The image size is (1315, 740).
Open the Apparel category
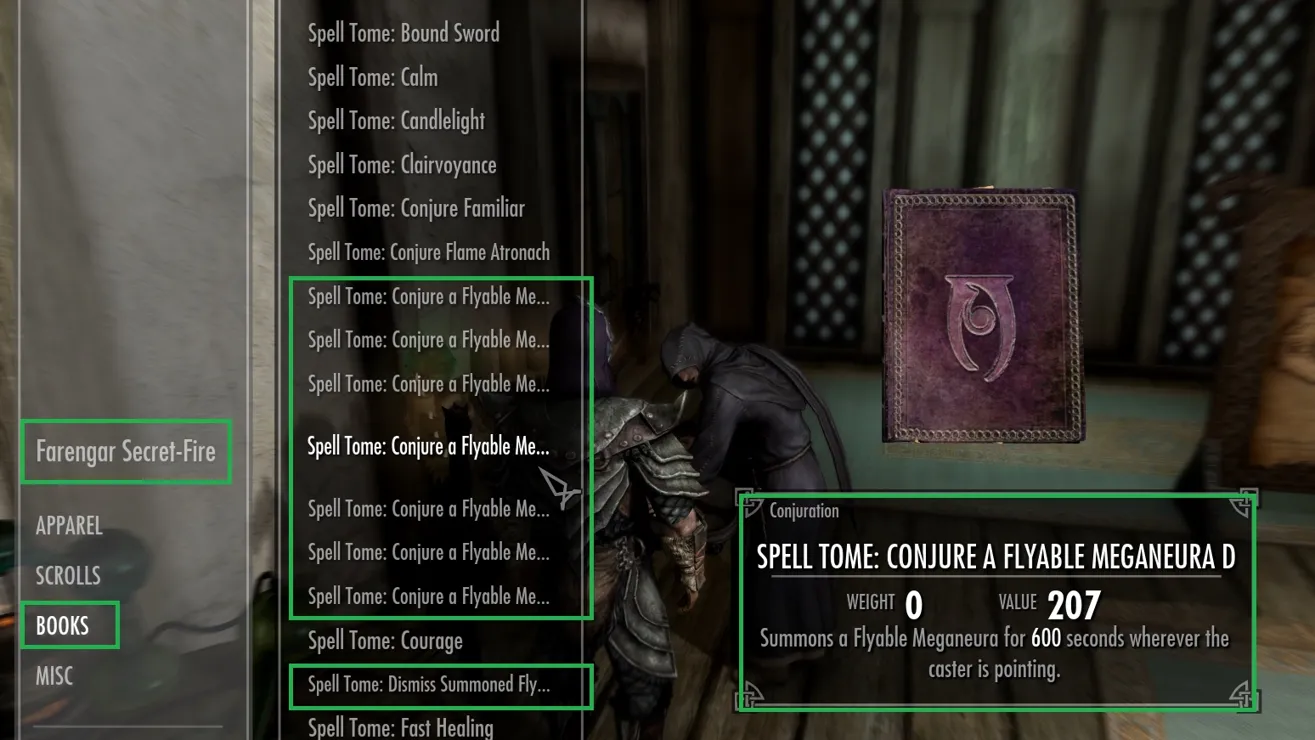(x=69, y=526)
